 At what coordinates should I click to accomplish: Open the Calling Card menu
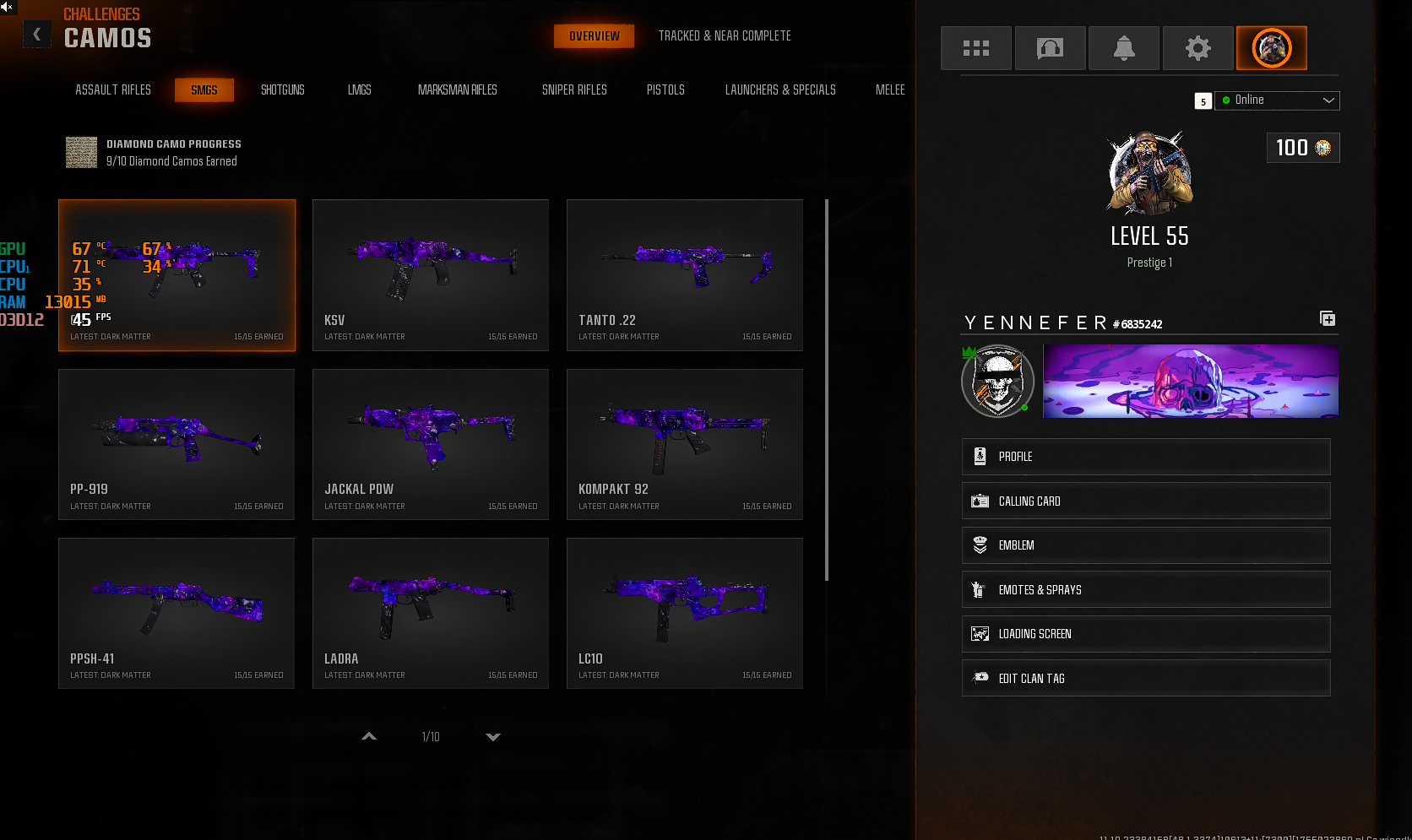pyautogui.click(x=1146, y=501)
